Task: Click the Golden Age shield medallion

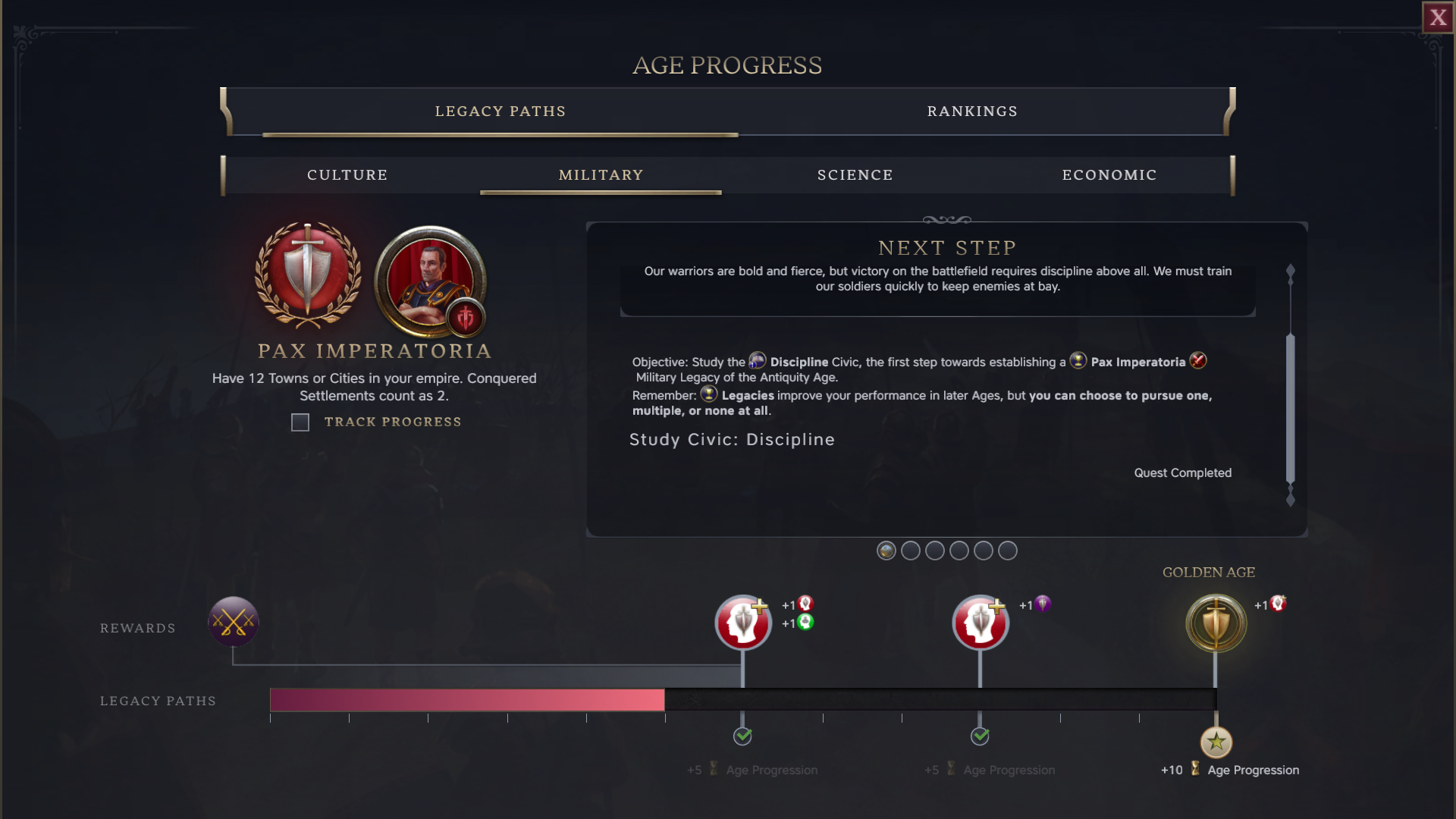Action: coord(1215,623)
